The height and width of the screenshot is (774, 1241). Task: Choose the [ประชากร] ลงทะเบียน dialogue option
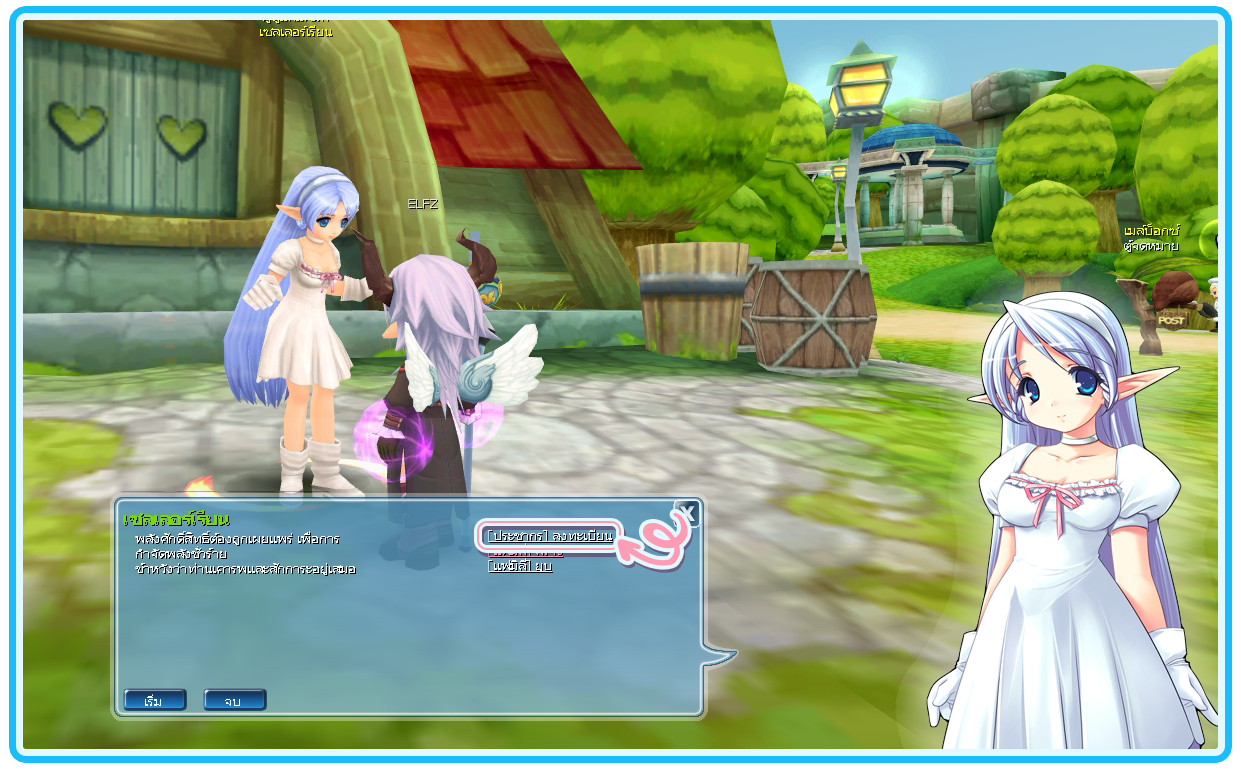coord(549,536)
